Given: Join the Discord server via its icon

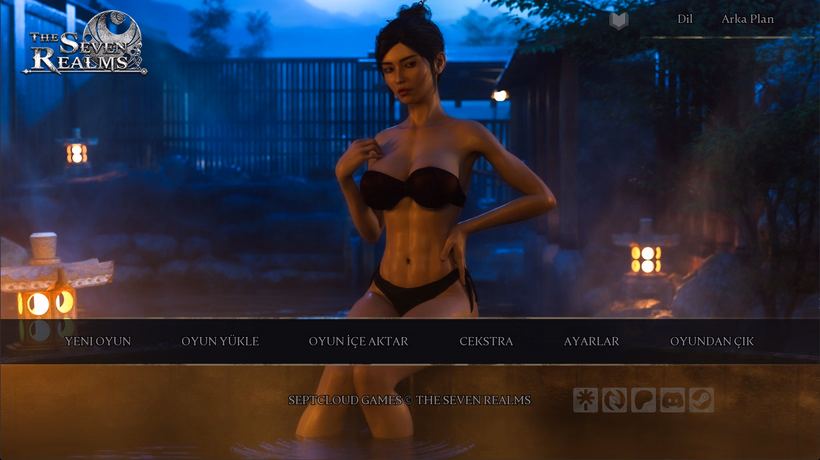Looking at the screenshot, I should [672, 400].
